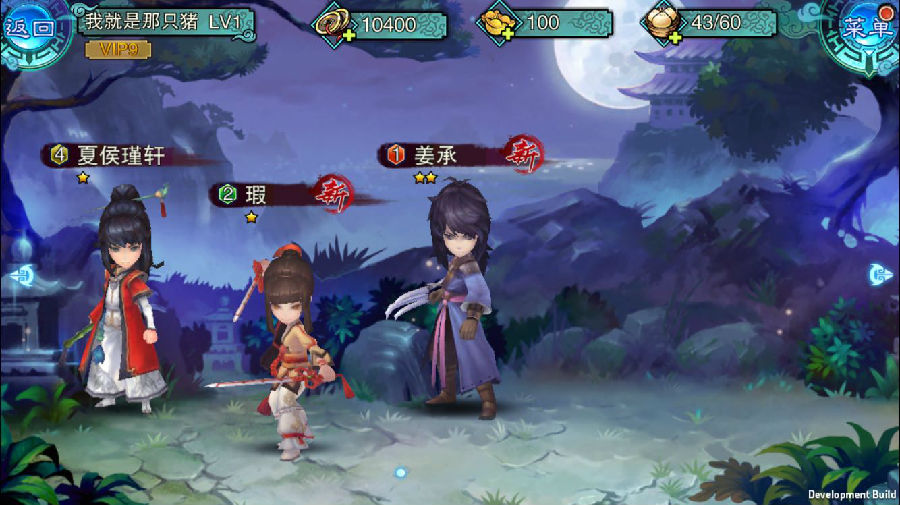The height and width of the screenshot is (505, 900).
Task: Select hero 夏侯瑾轩 name banner
Action: 120,155
